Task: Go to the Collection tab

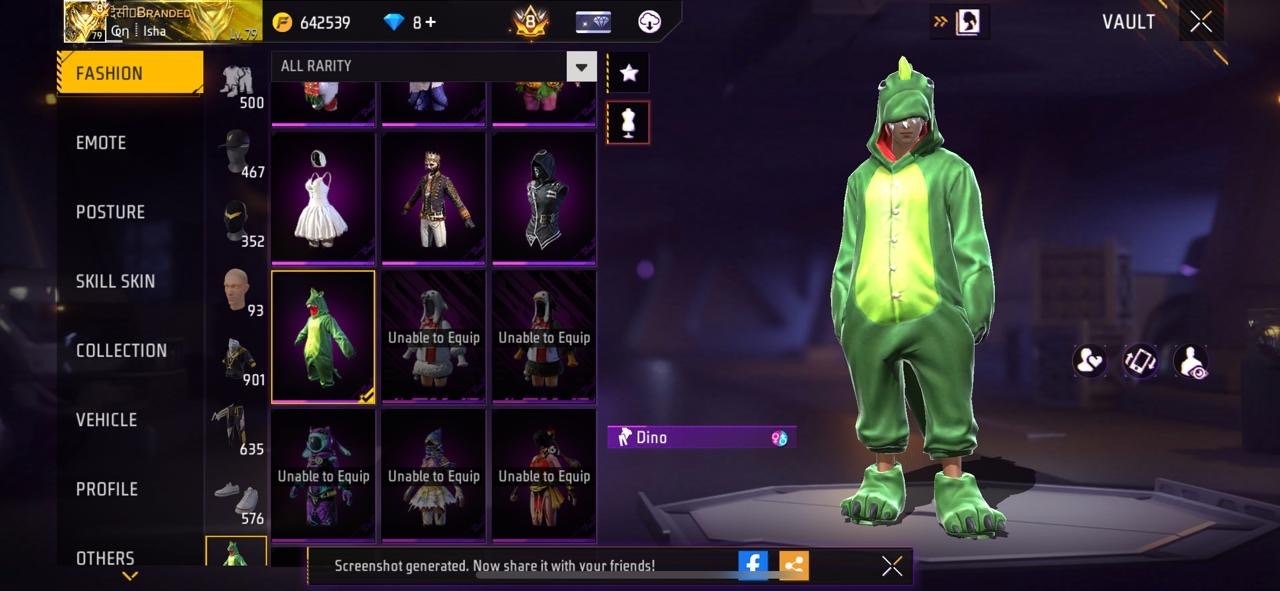Action: pos(121,350)
